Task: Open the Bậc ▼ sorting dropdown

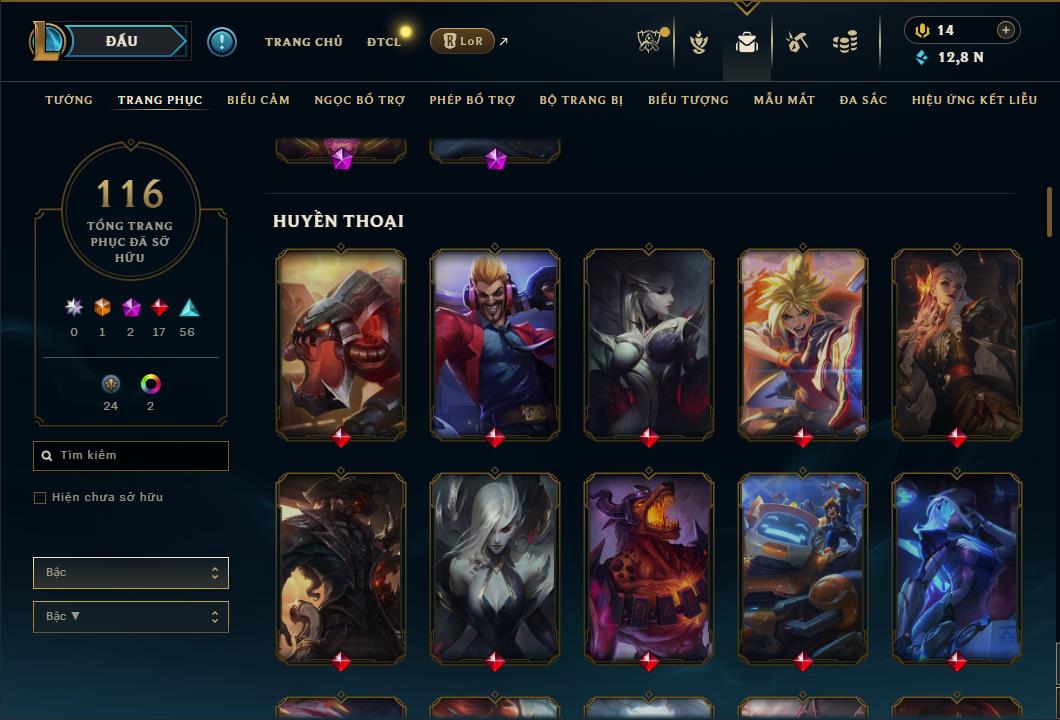Action: coord(131,617)
